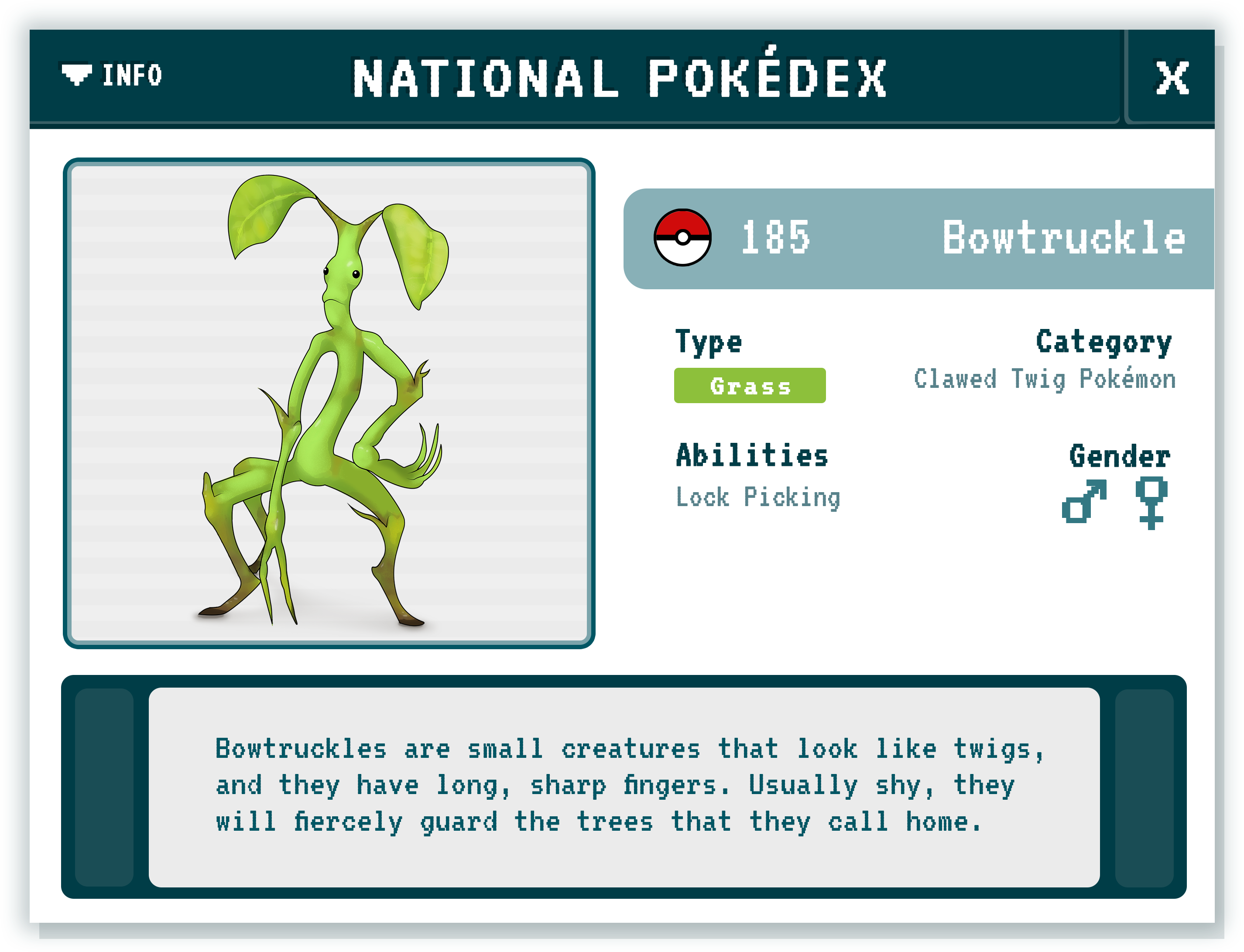This screenshot has width=1244, height=952.
Task: Expand the Abilities section
Action: click(752, 454)
